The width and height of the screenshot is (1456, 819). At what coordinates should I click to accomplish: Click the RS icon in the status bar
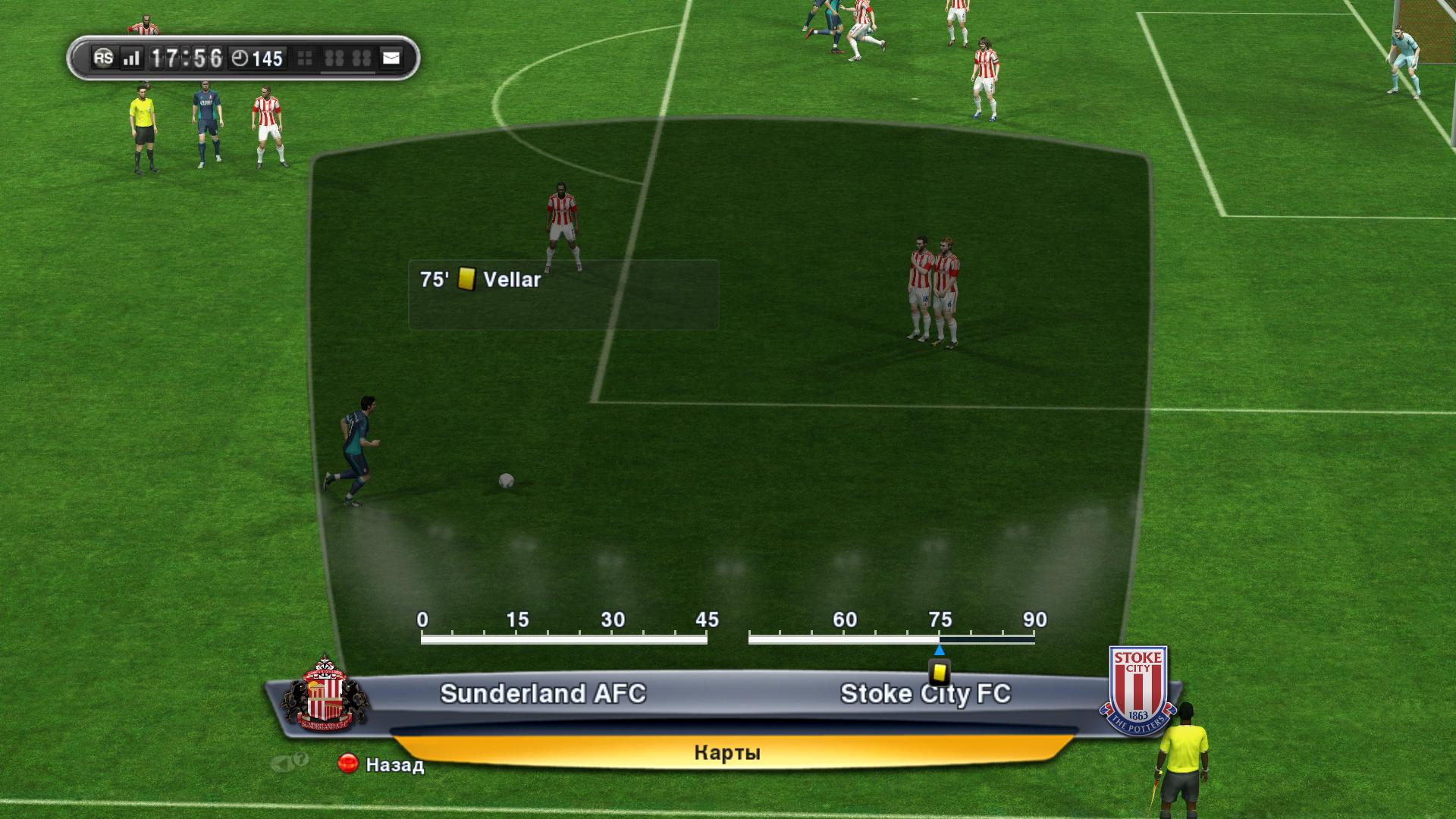pos(103,58)
